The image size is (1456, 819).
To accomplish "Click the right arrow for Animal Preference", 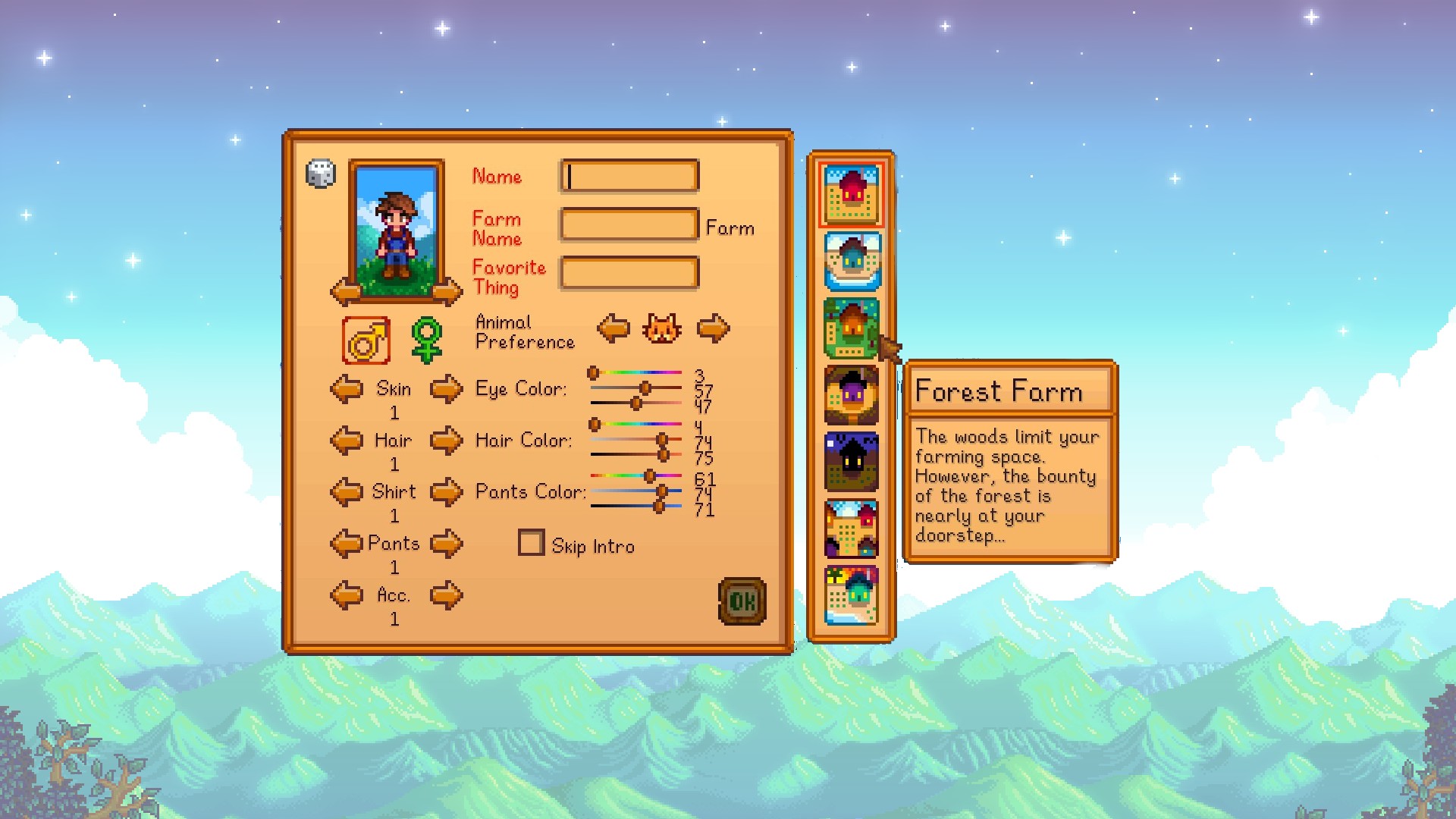I will [x=714, y=329].
